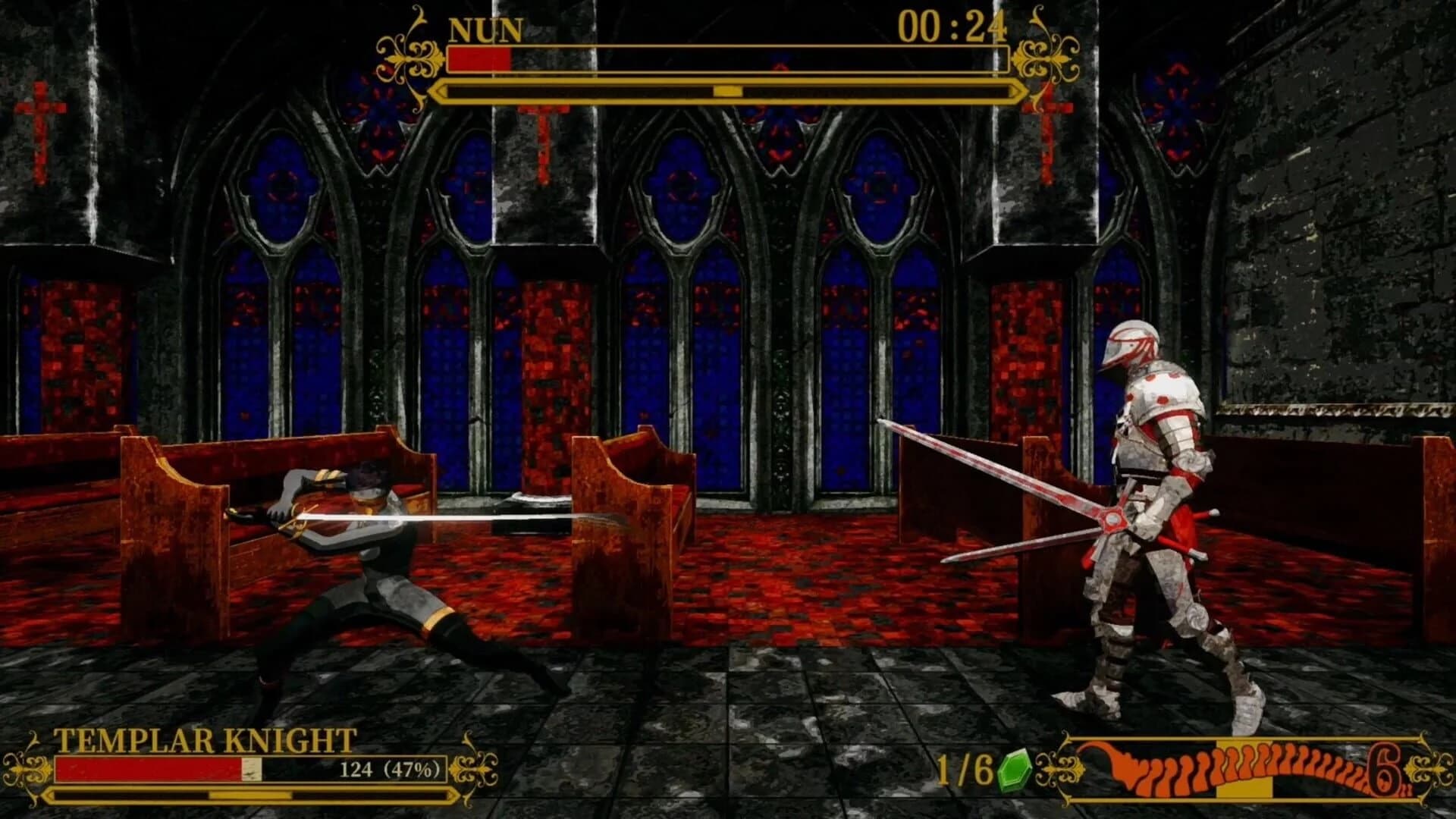Screen dimensions: 1456x819
Task: Click the yellow stamina gauge below boss bar
Action: 724,93
